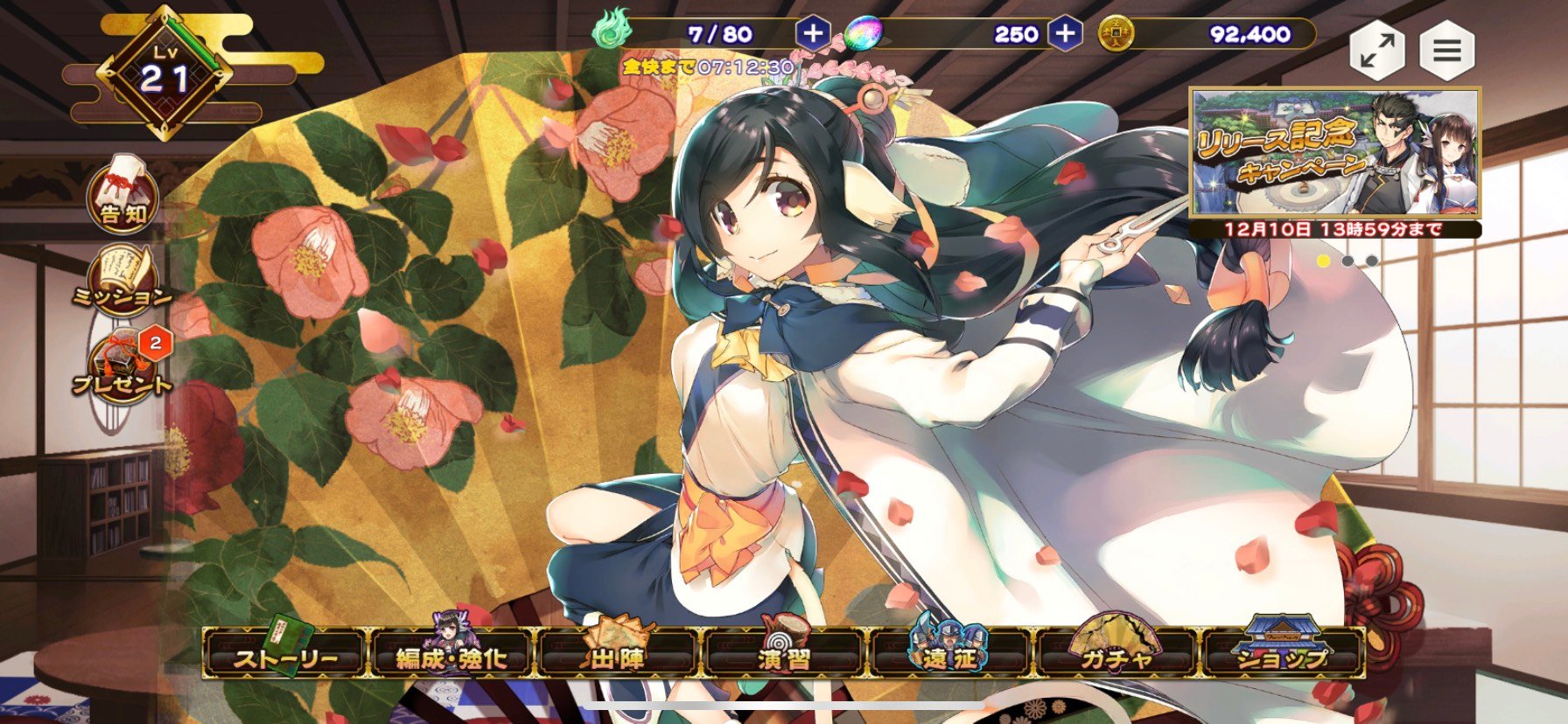1568x724 pixels.
Task: Select the 出陣 sortie button
Action: coord(618,656)
